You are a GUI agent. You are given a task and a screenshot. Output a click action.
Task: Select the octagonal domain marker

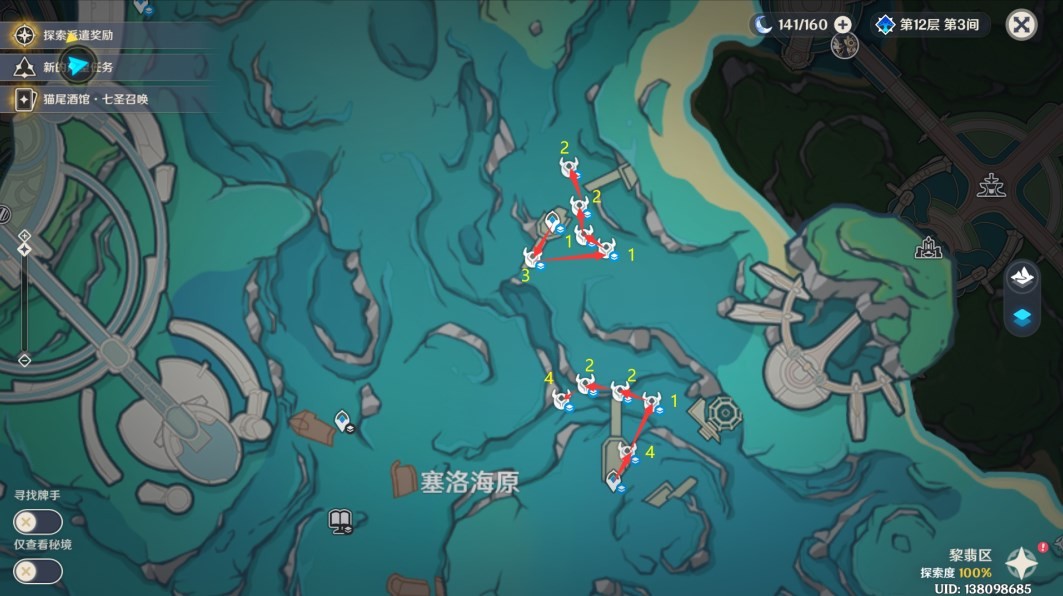coord(722,411)
